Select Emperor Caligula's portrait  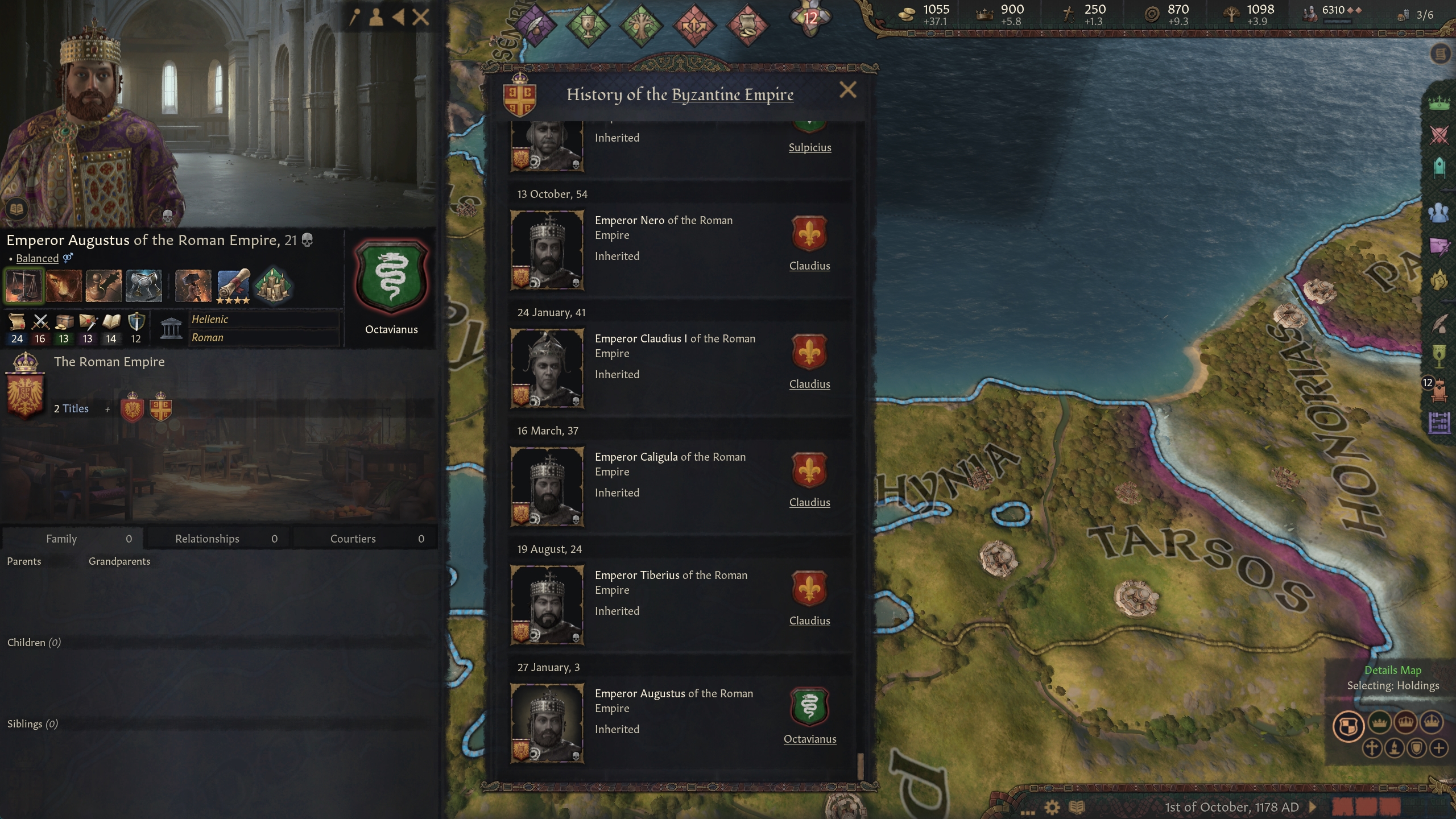(x=547, y=487)
